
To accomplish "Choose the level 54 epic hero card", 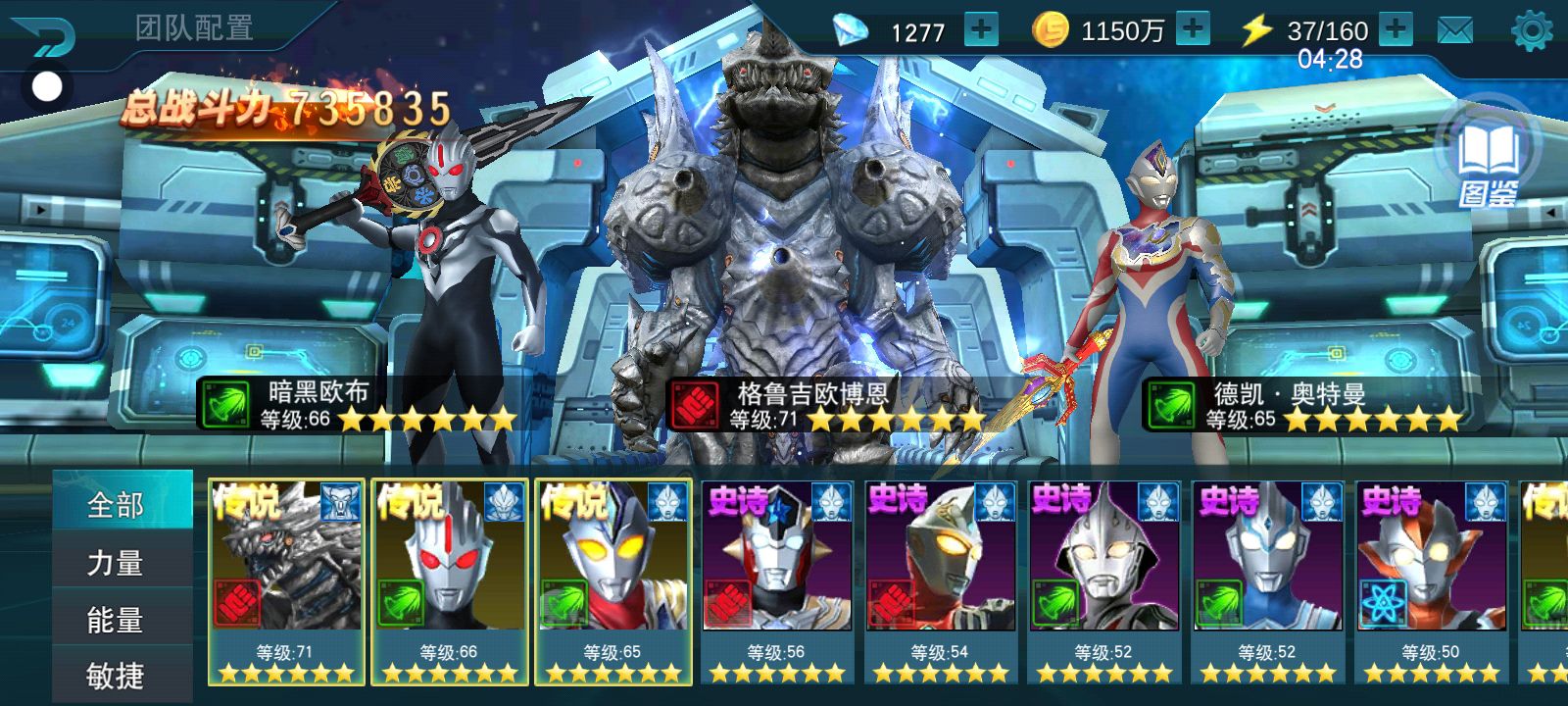I will click(940, 580).
